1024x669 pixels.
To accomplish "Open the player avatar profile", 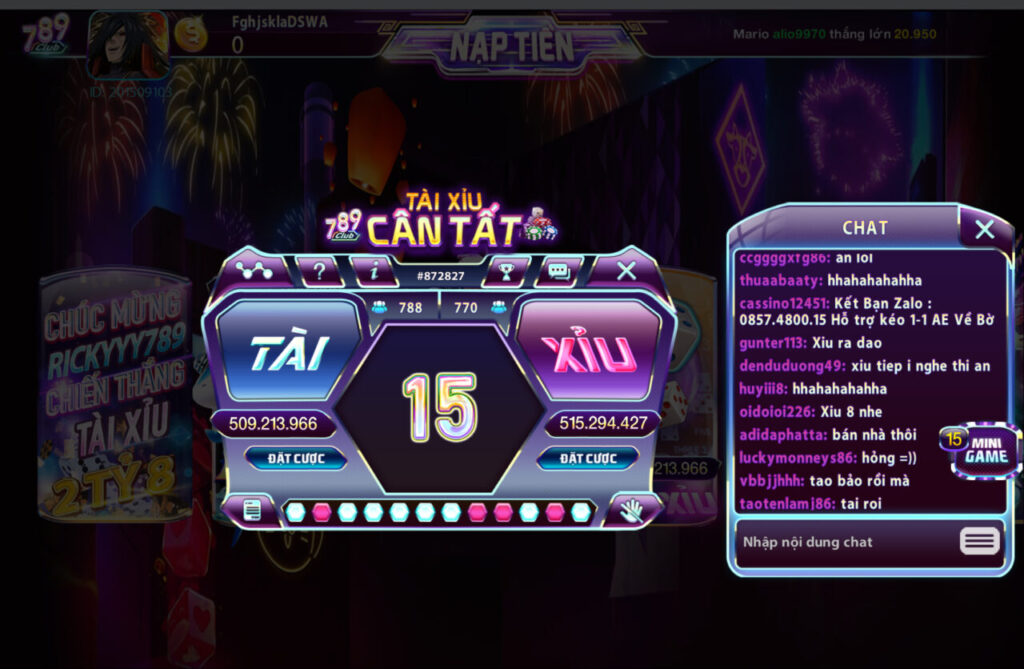I will pyautogui.click(x=128, y=45).
